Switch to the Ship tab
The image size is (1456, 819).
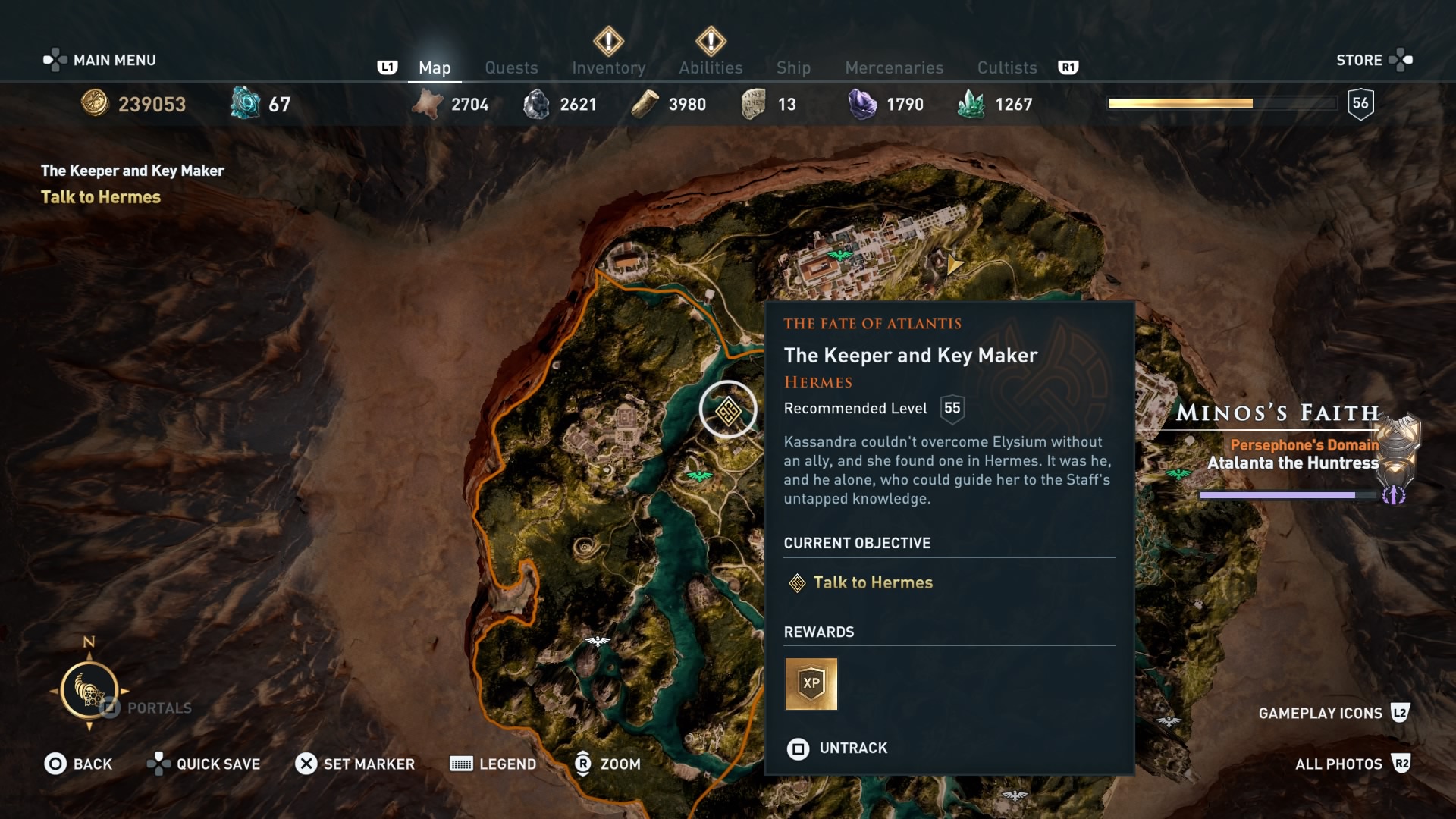click(x=793, y=67)
